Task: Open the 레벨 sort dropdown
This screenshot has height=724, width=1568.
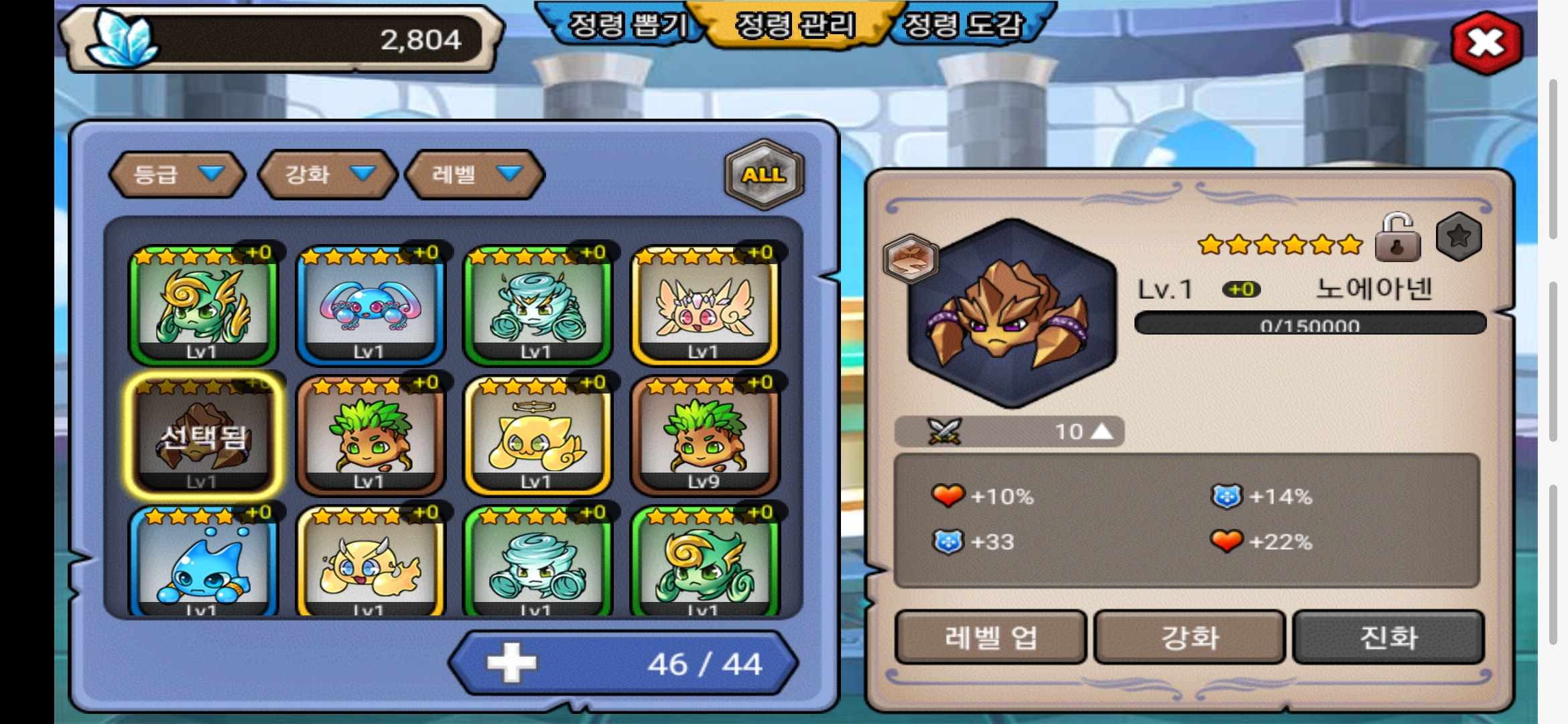Action: coord(475,174)
